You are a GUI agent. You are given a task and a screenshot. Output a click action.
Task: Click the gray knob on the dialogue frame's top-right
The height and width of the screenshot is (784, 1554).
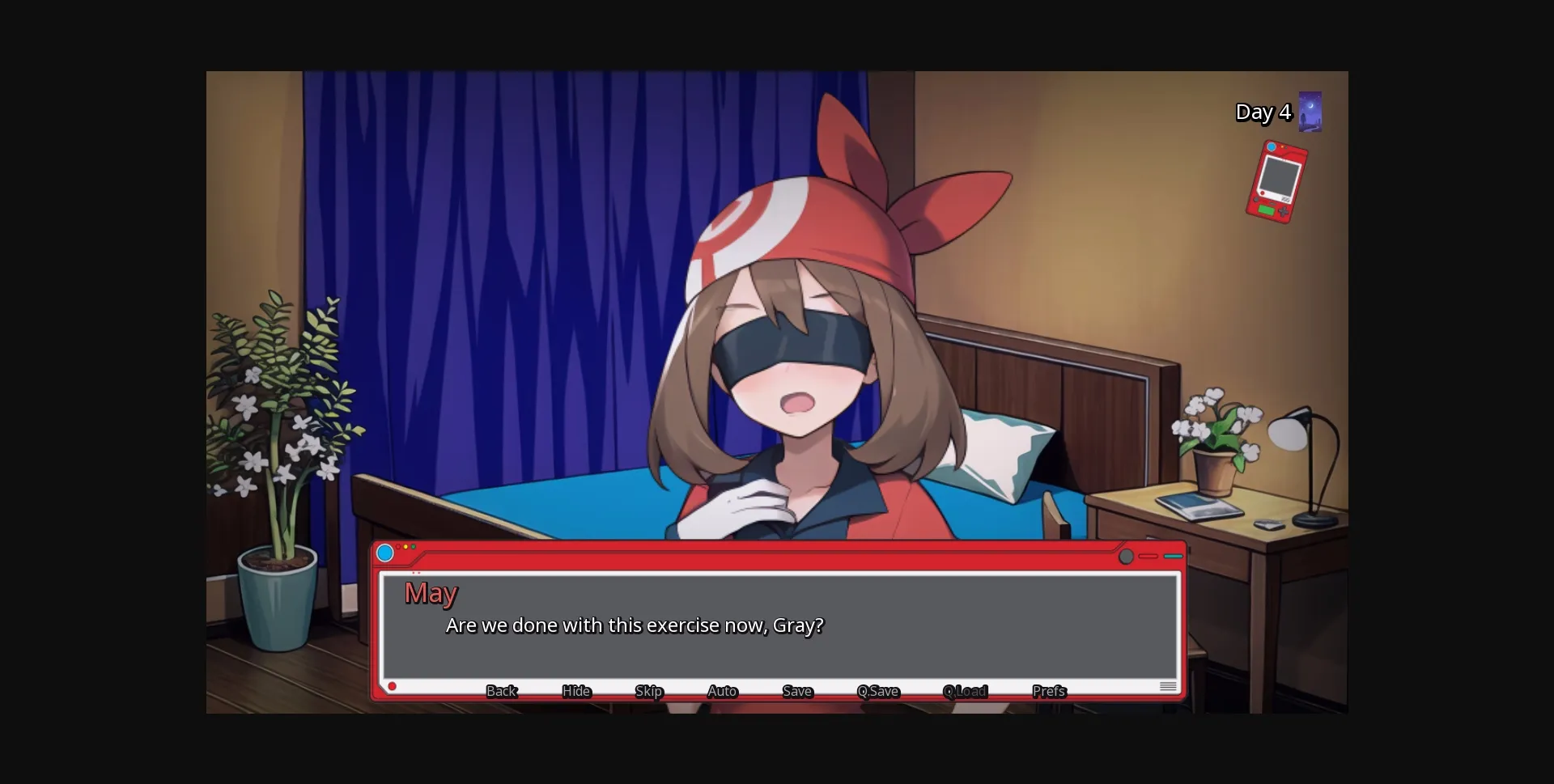click(x=1125, y=557)
